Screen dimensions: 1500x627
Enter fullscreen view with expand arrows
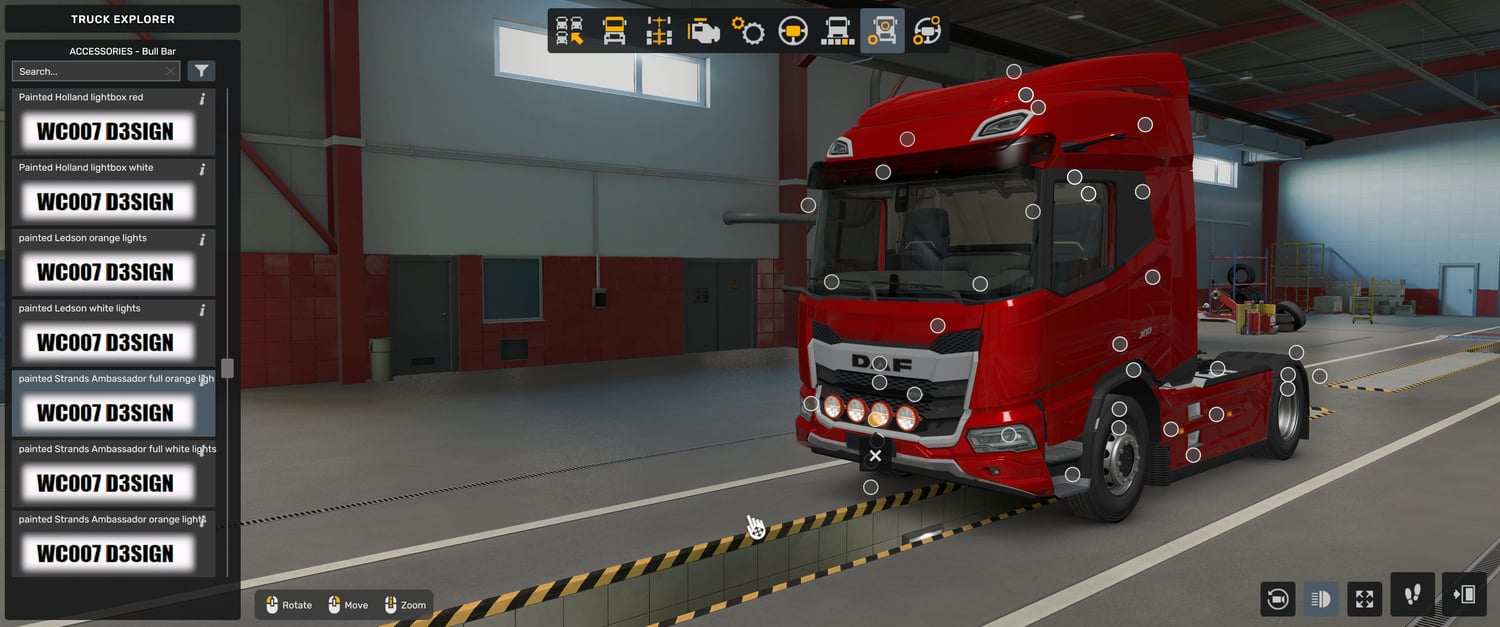[1364, 599]
